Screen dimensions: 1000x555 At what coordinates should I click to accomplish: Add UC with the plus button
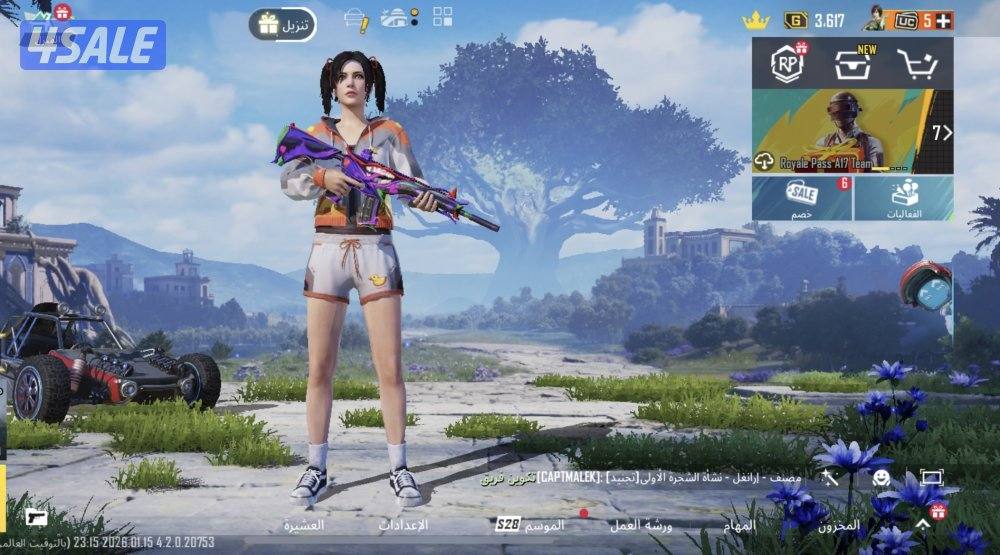point(943,20)
